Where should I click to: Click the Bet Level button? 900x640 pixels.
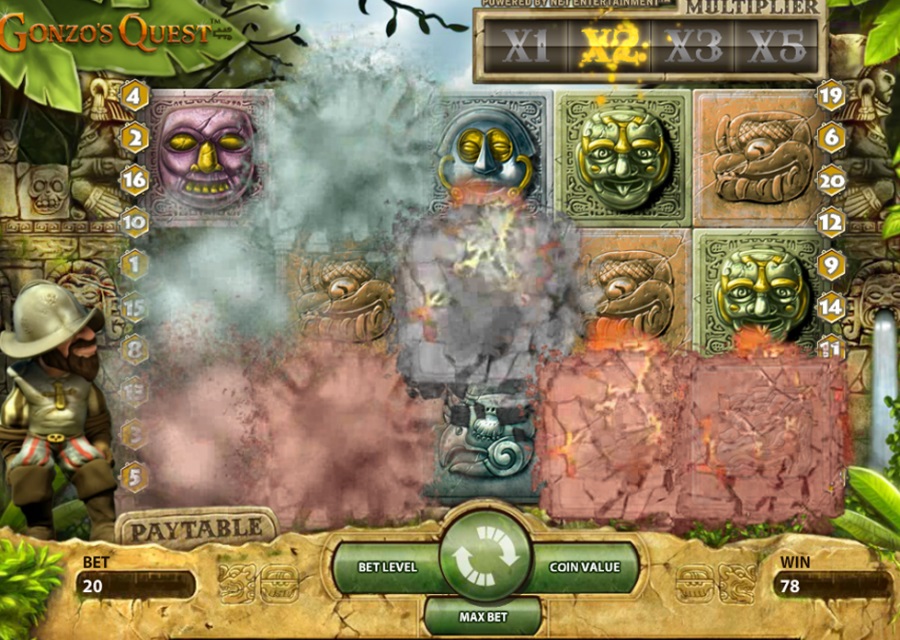390,567
